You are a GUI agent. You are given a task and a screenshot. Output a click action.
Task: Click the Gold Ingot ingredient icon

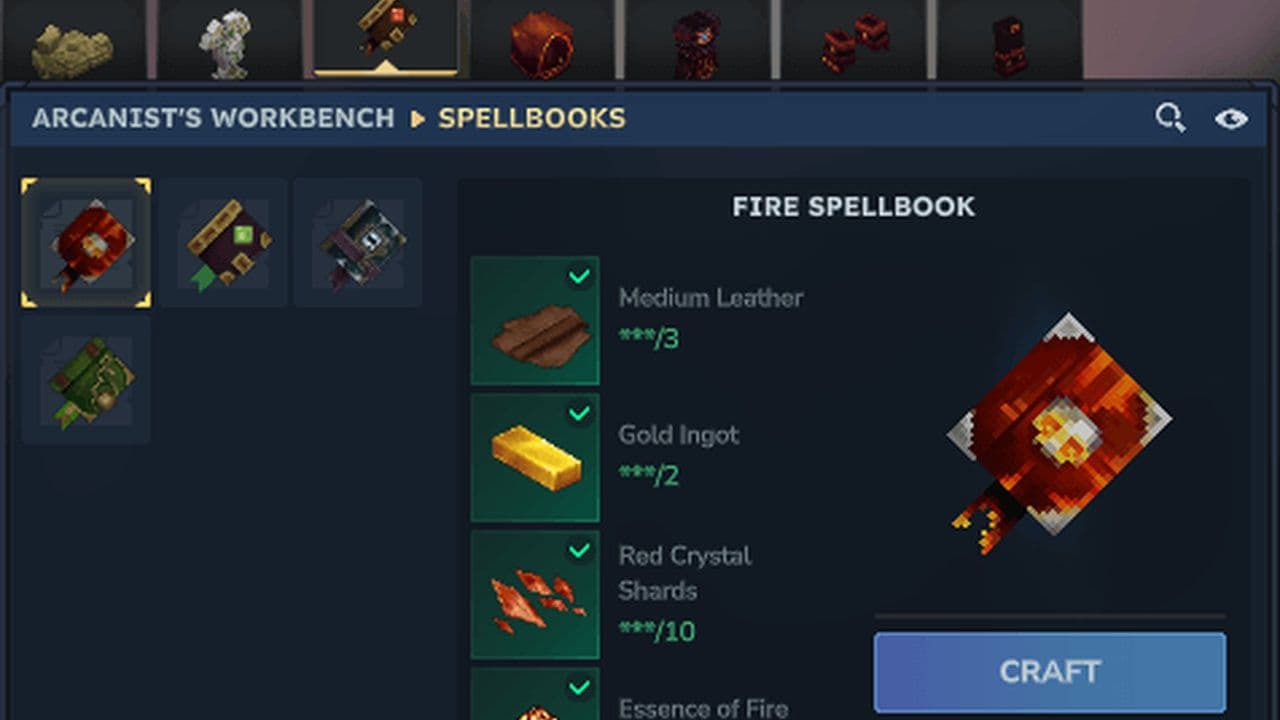tap(535, 457)
